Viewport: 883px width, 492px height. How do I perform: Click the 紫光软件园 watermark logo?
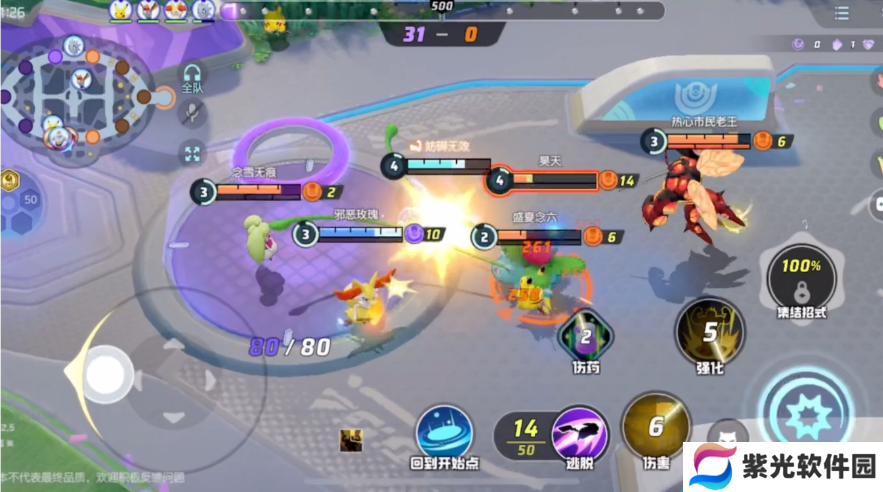[x=782, y=467]
